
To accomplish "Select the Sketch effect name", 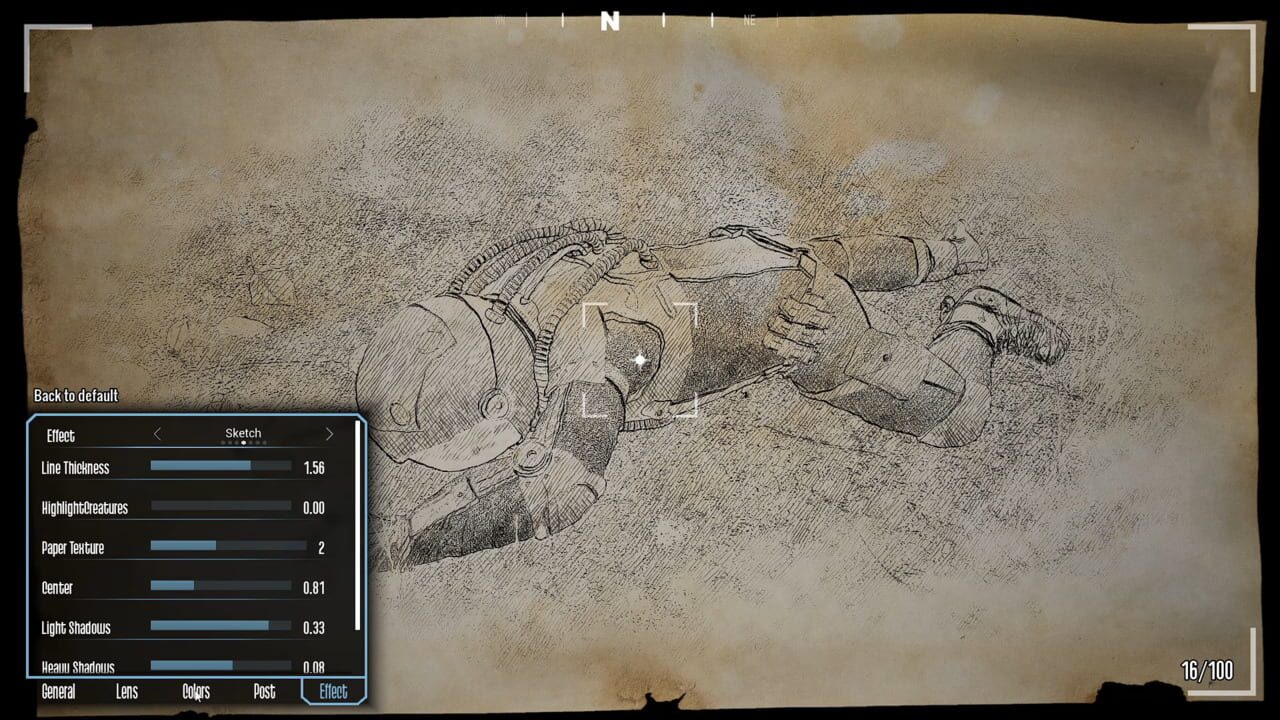I will click(244, 432).
